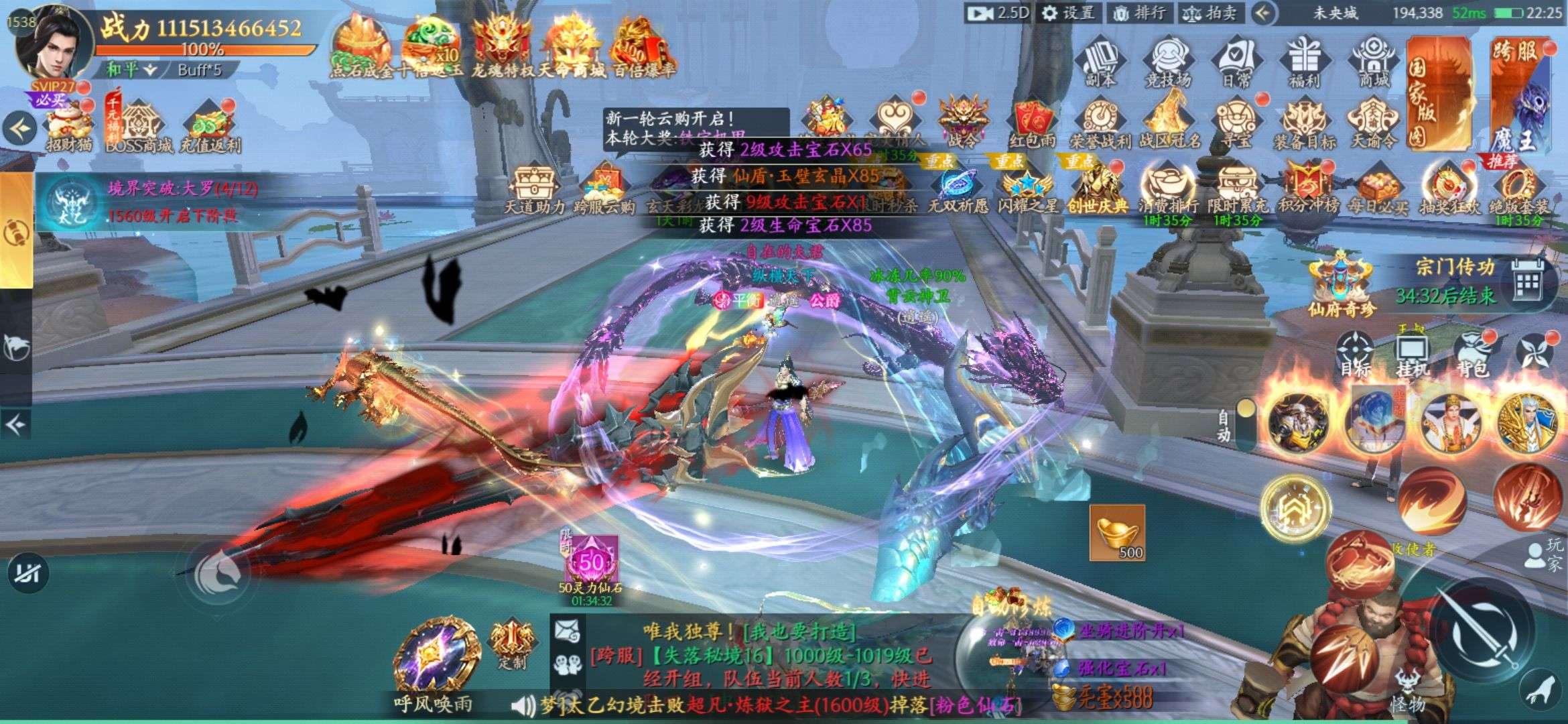Open the 日常 daily tasks
Viewport: 1568px width, 724px height.
pos(1236,63)
